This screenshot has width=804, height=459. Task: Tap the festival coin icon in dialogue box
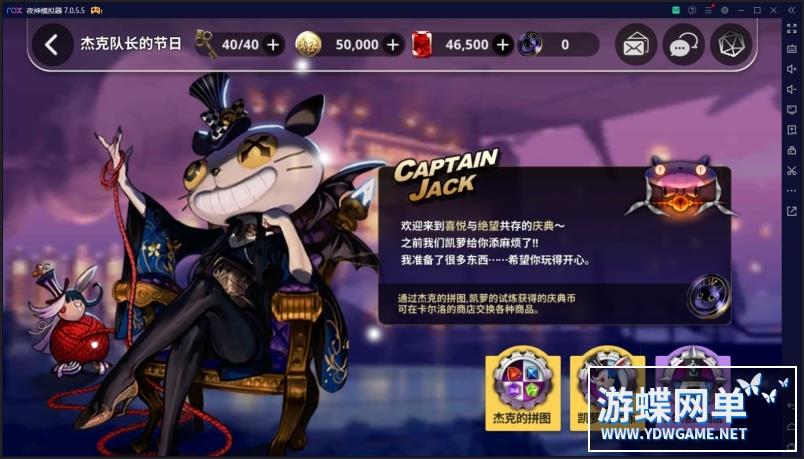coord(709,296)
